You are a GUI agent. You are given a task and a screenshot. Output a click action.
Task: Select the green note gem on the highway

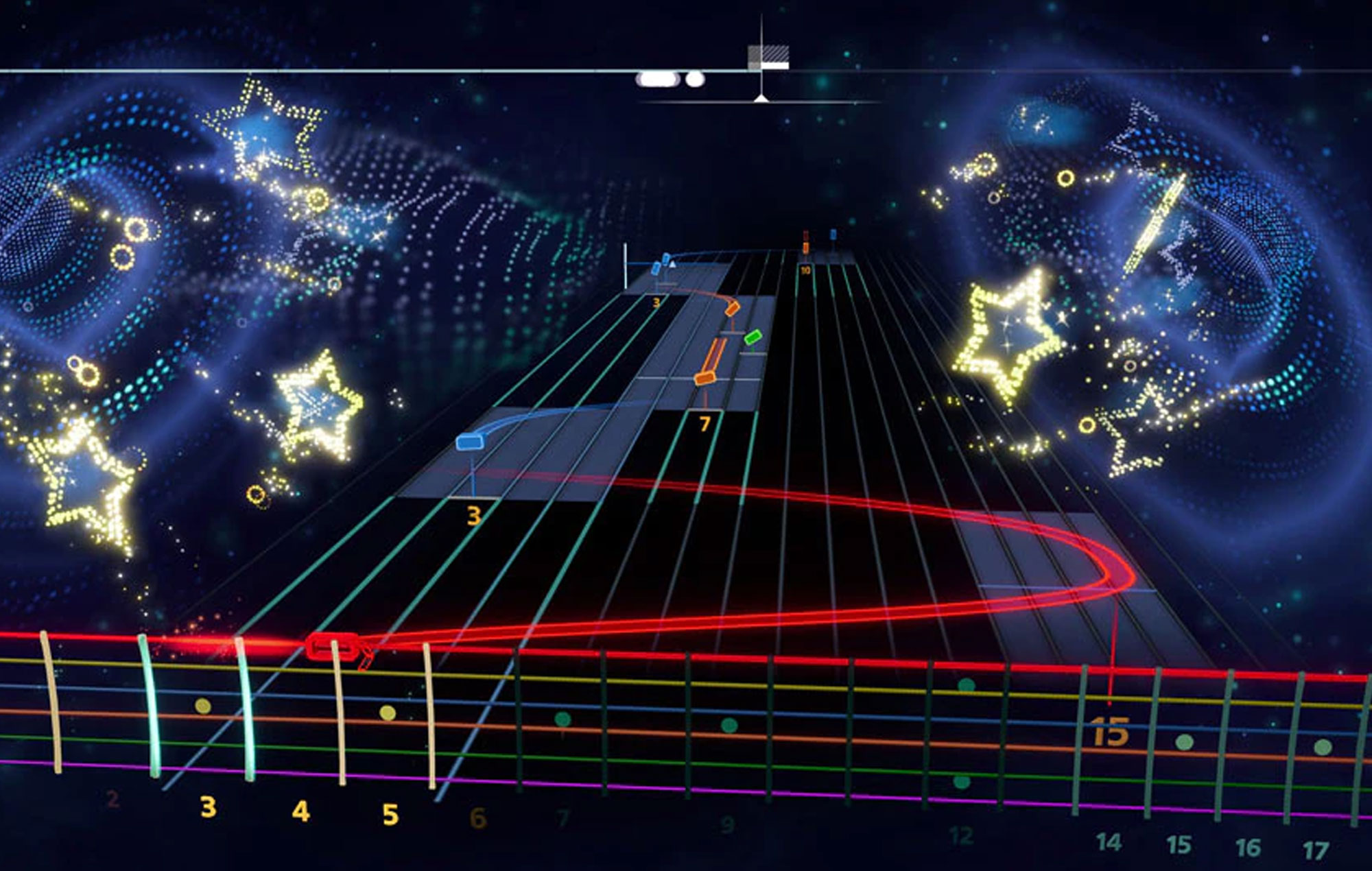(753, 337)
